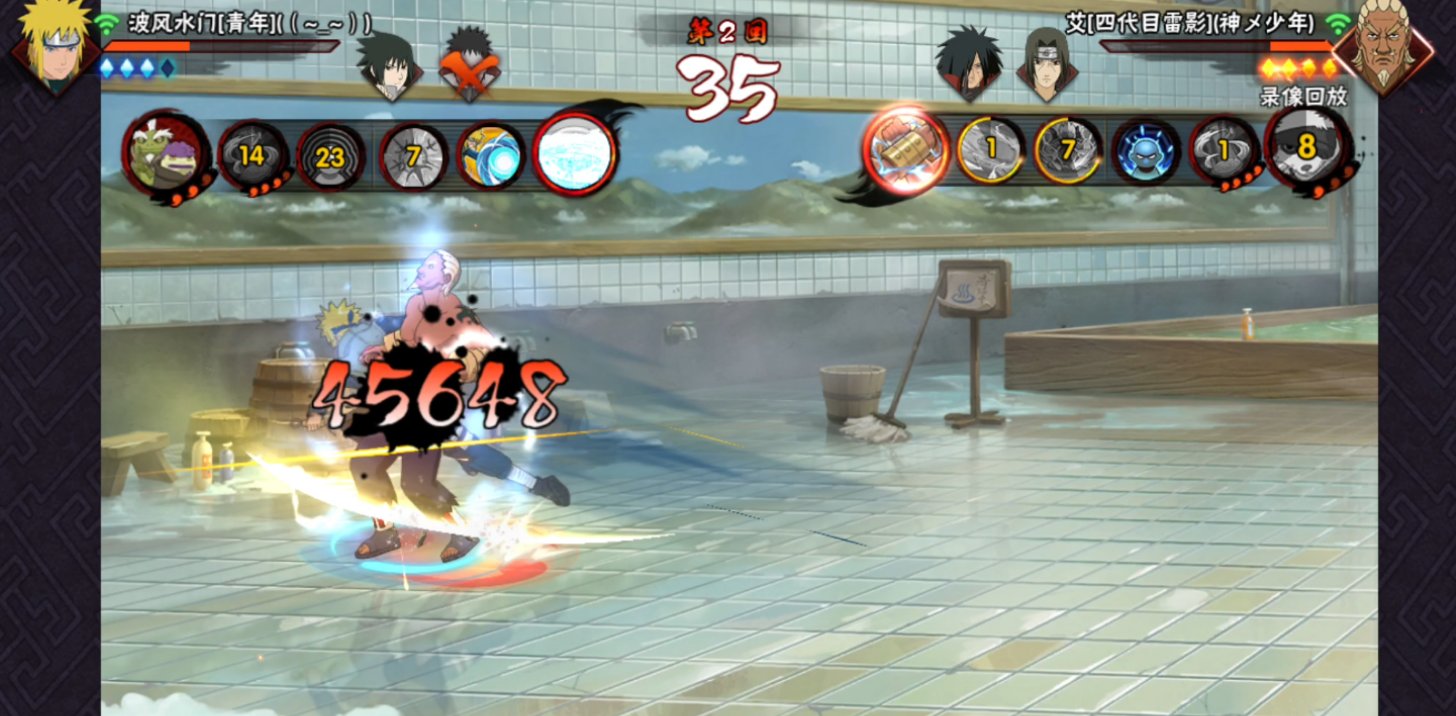Tap Minato's player portrait
Viewport: 1456px width, 716px height.
click(x=55, y=45)
